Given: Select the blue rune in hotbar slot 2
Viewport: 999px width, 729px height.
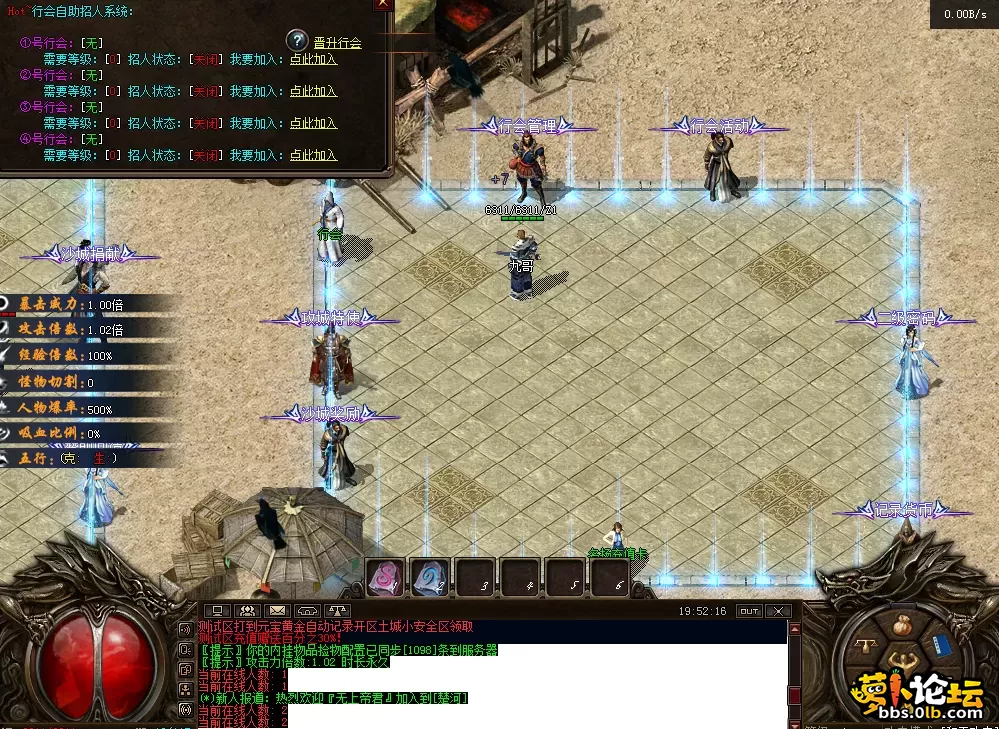Looking at the screenshot, I should pos(430,577).
